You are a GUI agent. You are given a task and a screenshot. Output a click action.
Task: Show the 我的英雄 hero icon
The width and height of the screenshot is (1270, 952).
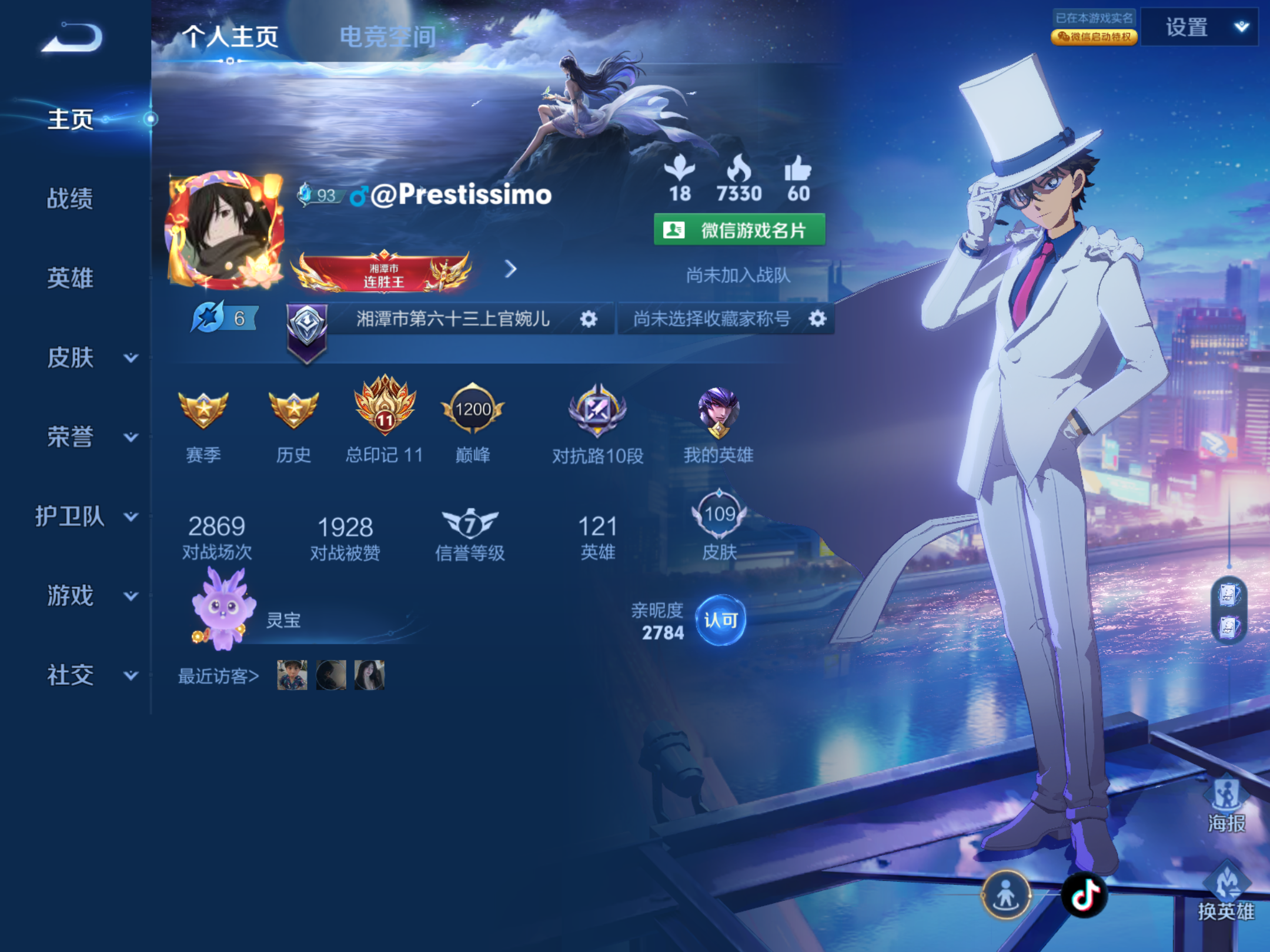[x=718, y=412]
